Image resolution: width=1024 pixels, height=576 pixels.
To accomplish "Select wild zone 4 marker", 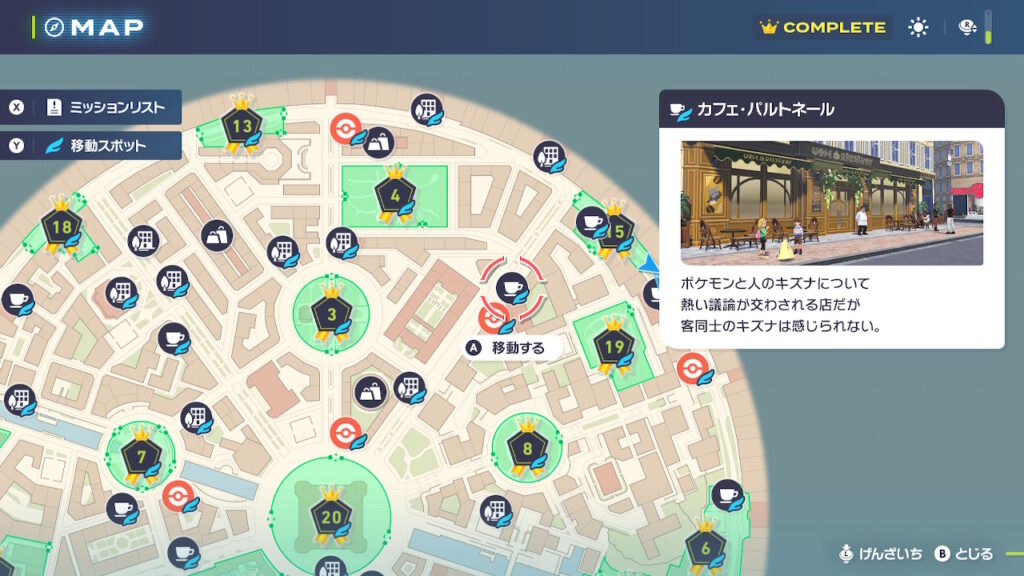I will point(394,194).
